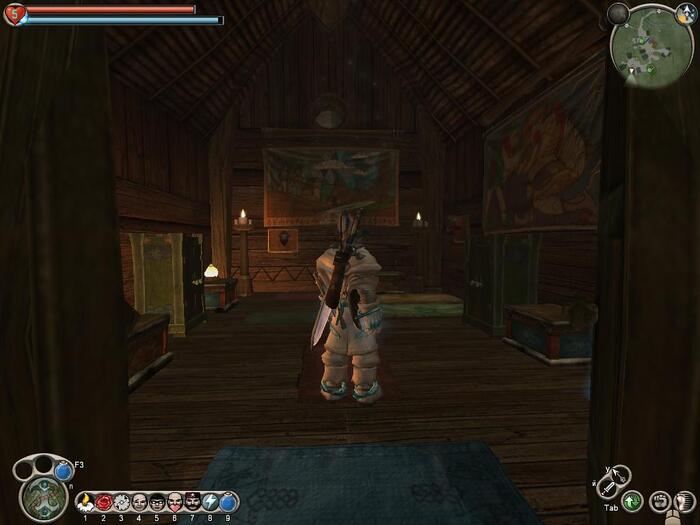Select the face with pink heart icon
700x525 pixels.
pyautogui.click(x=175, y=501)
